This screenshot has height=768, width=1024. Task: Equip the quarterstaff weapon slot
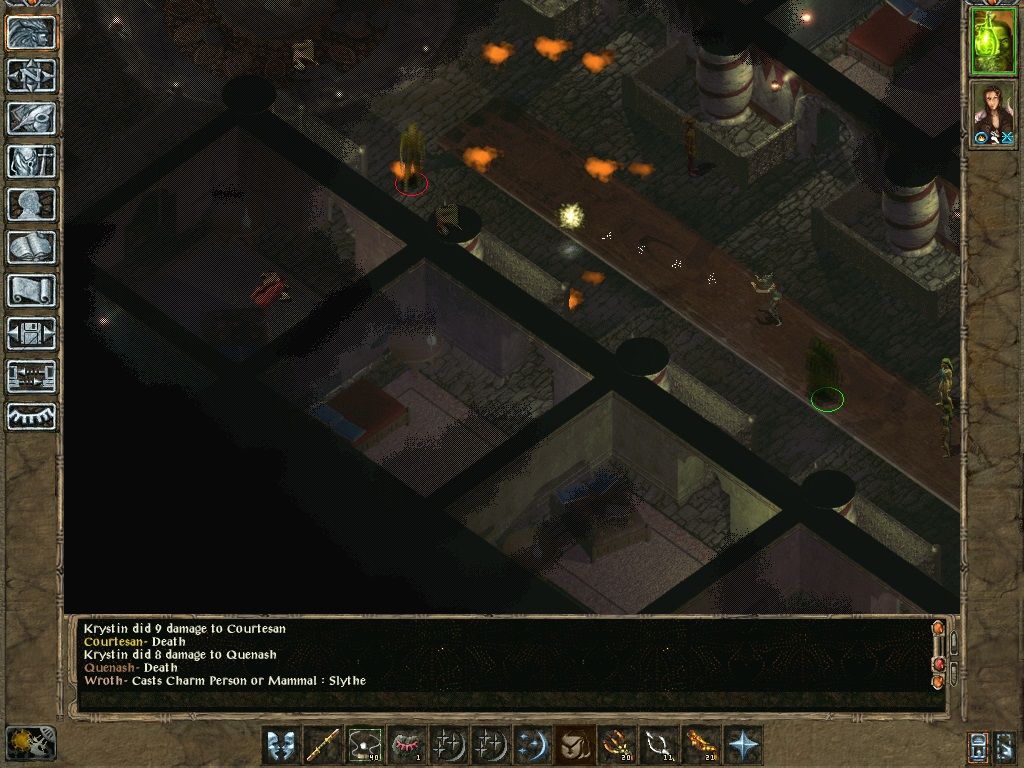(322, 746)
